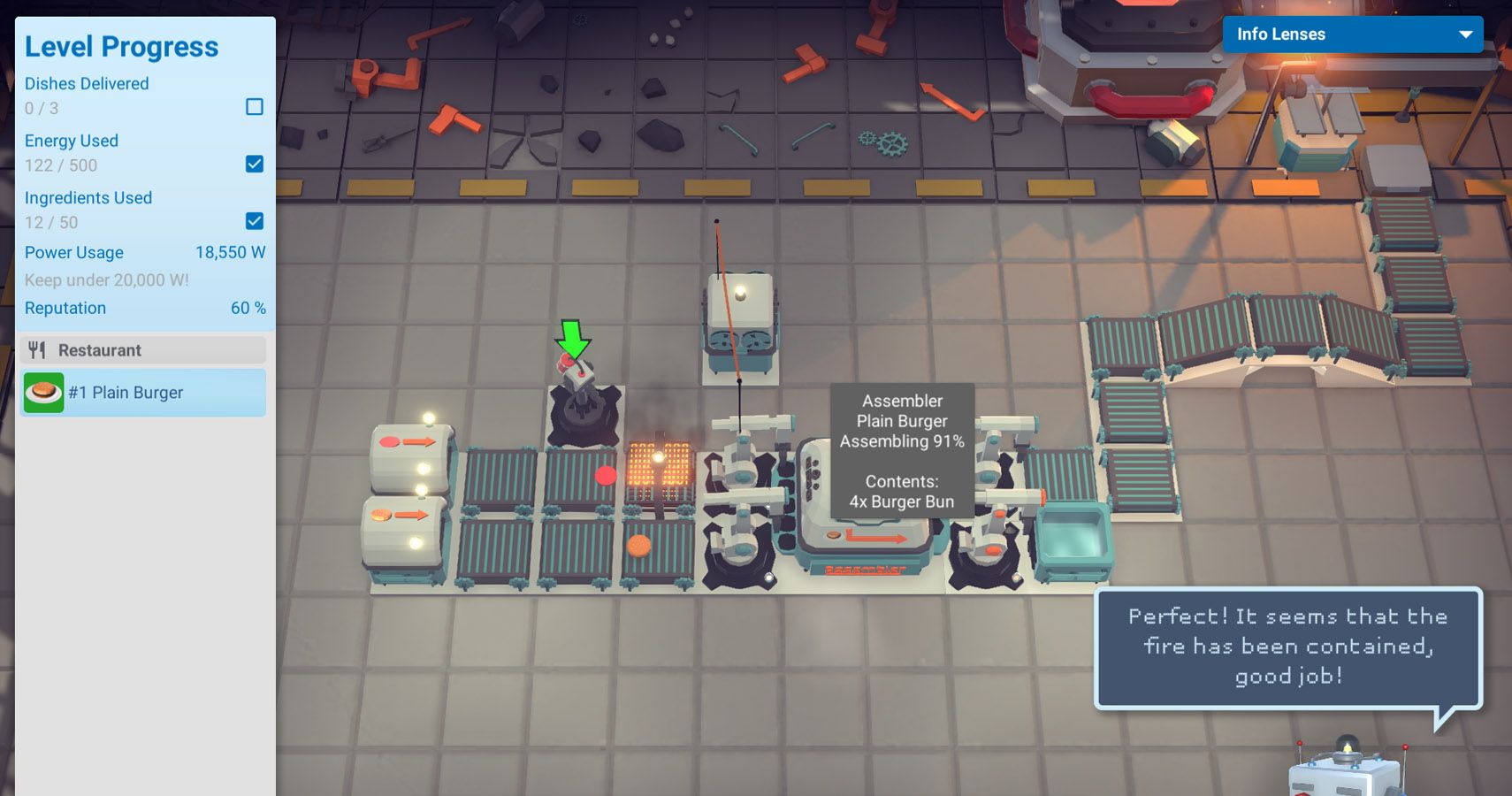Click the Reputation 60% progress value
1512x796 pixels.
(x=246, y=308)
